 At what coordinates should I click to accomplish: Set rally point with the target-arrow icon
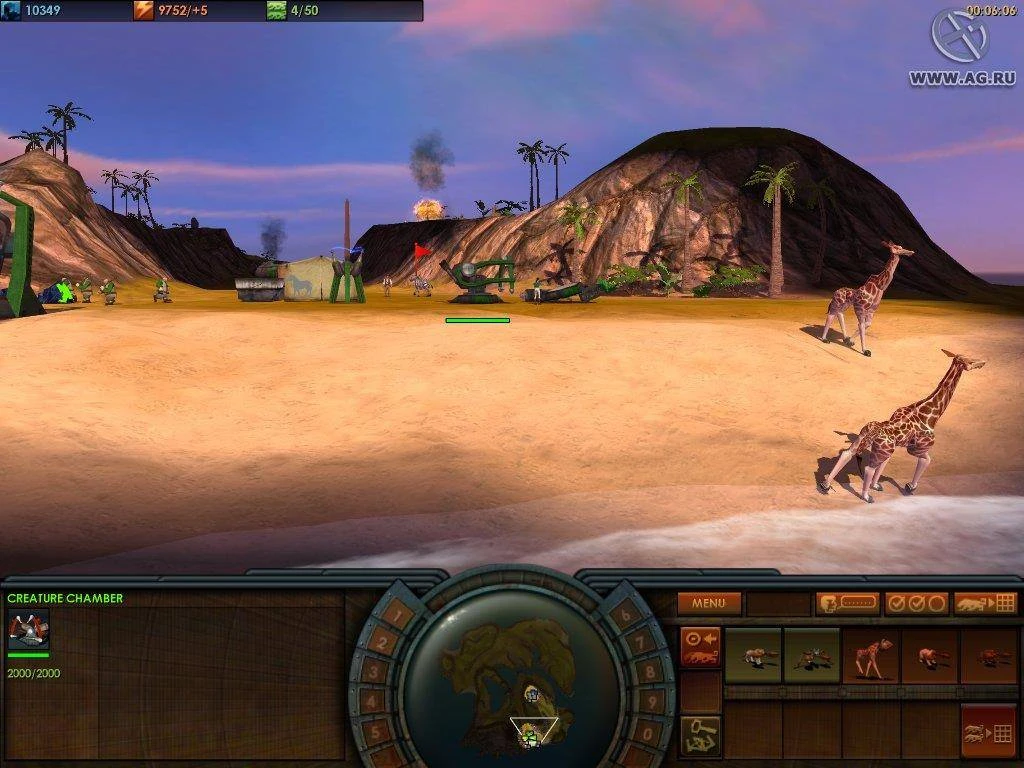pyautogui.click(x=700, y=646)
